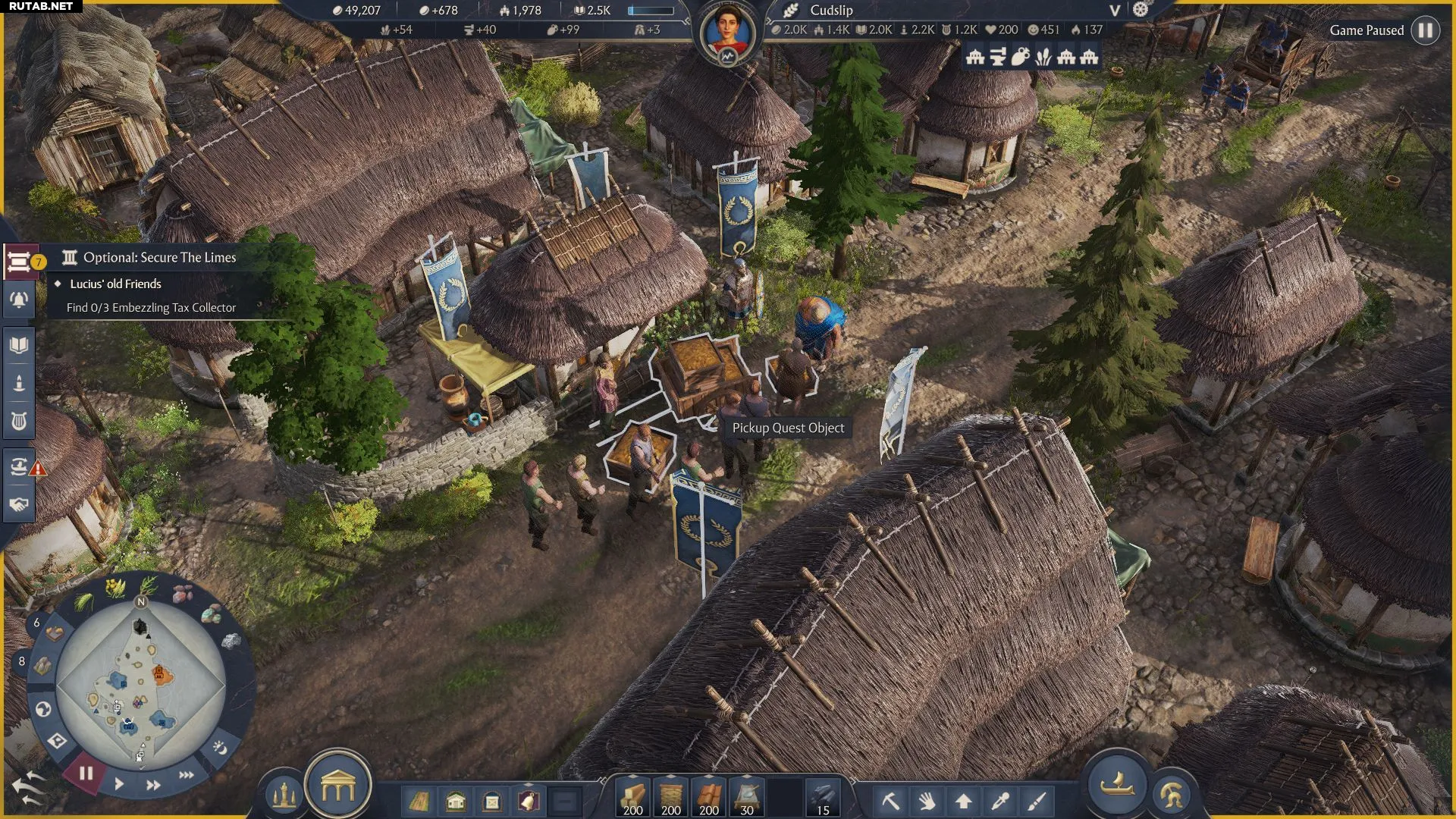Select the pickaxe demolish tool
This screenshot has width=1456, height=819.
click(x=890, y=801)
